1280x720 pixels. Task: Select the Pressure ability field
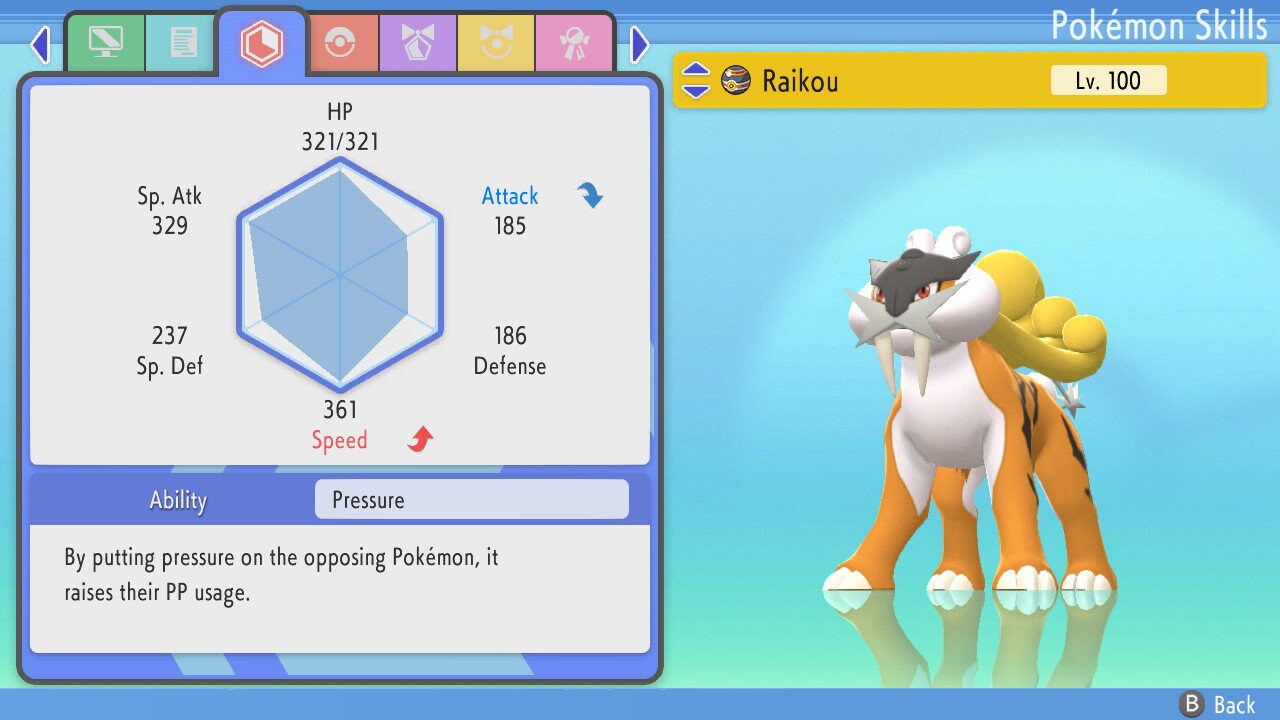pyautogui.click(x=471, y=500)
